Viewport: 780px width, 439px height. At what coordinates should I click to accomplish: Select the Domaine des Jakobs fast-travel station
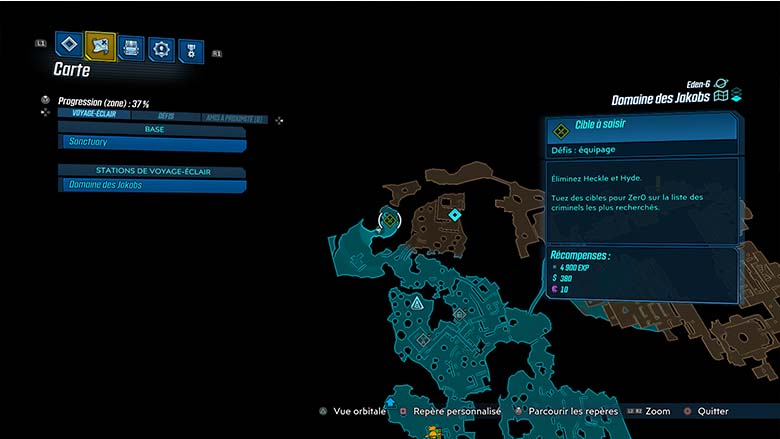(152, 185)
